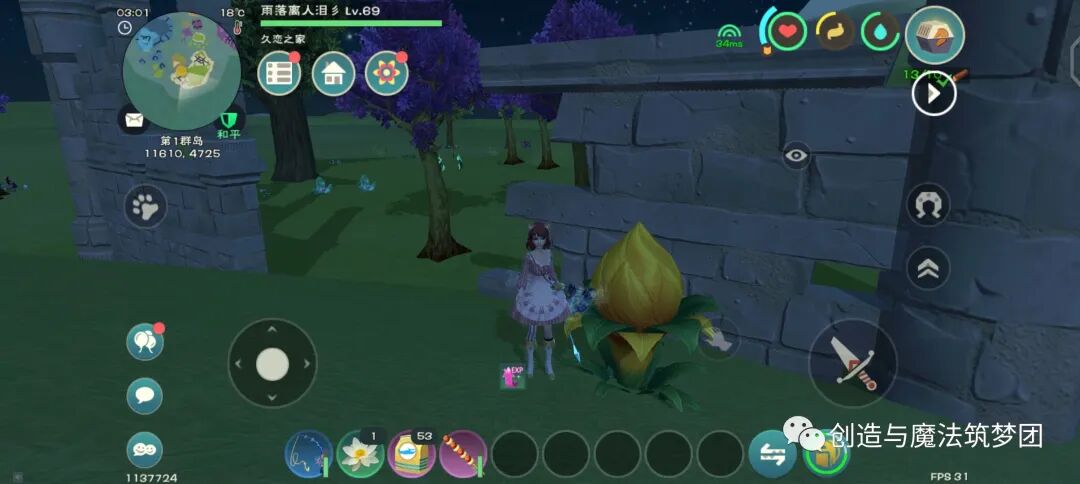Activate the horseshoe mount button
The image size is (1080, 484).
[928, 205]
